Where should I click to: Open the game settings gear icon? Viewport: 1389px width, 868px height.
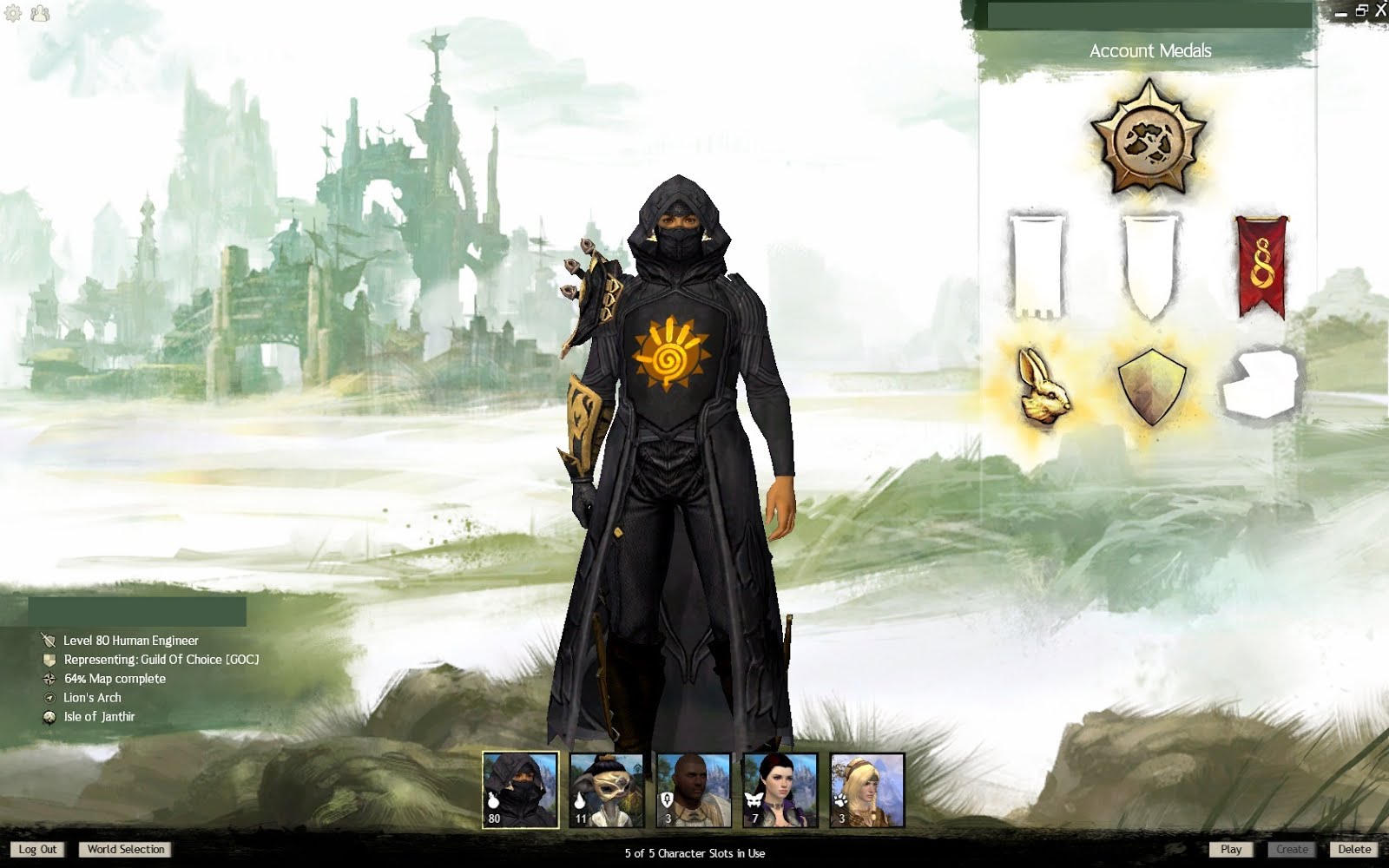click(x=14, y=15)
